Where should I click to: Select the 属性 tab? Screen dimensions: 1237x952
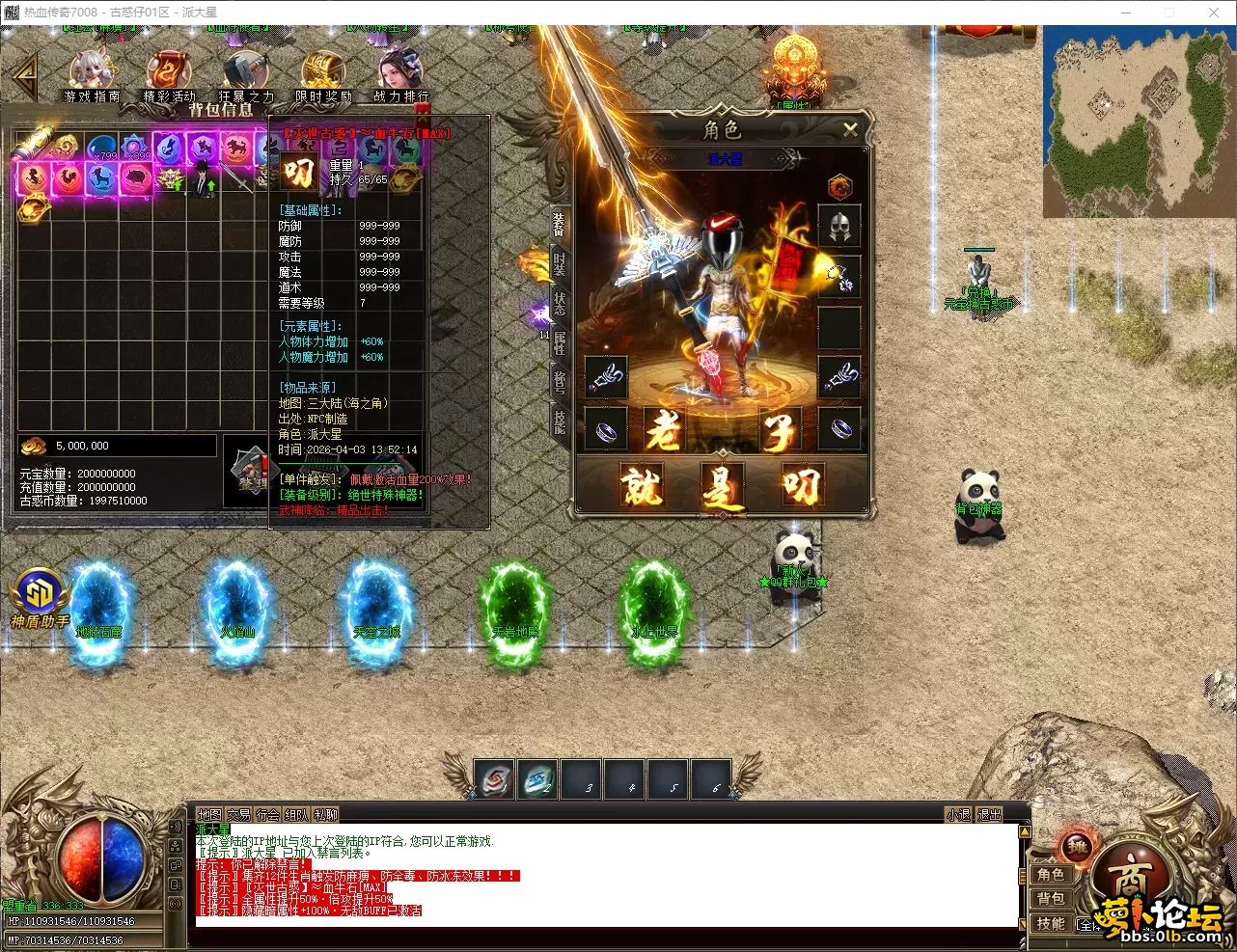560,341
